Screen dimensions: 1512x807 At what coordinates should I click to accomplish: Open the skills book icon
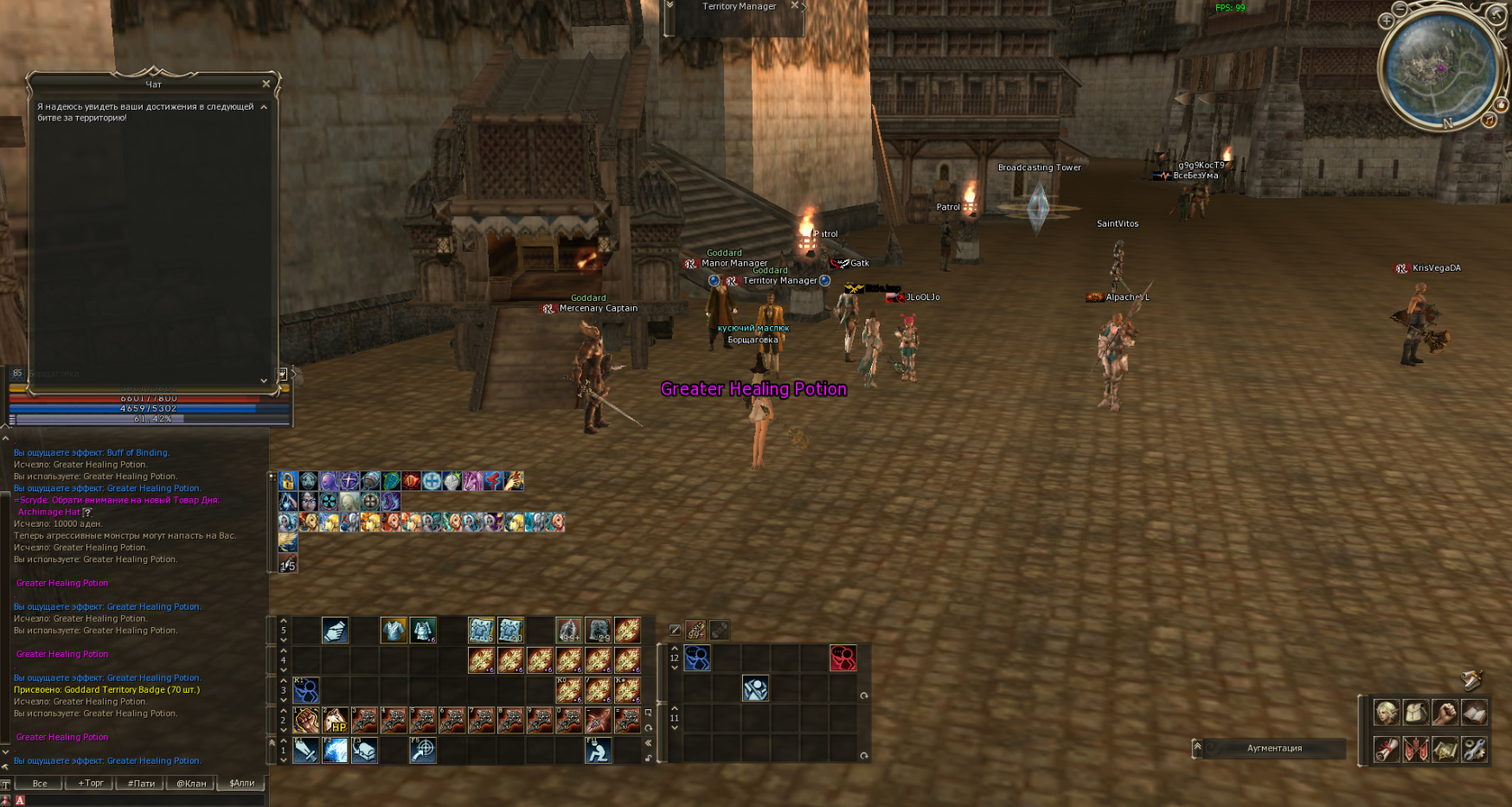click(x=1475, y=713)
